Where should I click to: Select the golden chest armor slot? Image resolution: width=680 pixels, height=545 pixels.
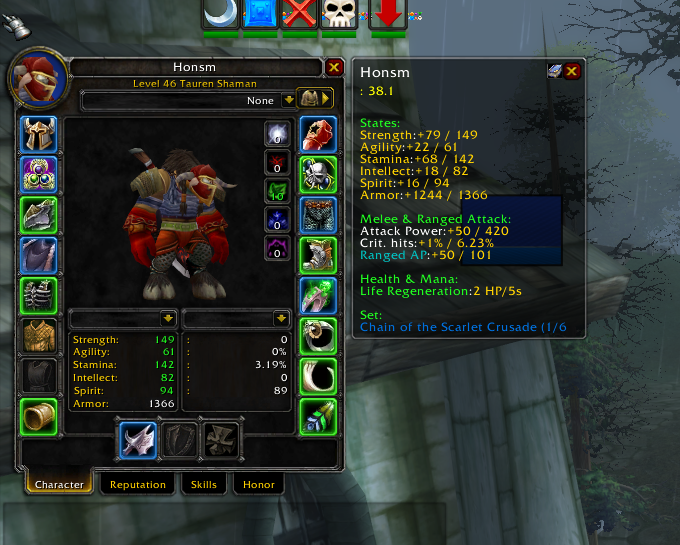[x=39, y=335]
